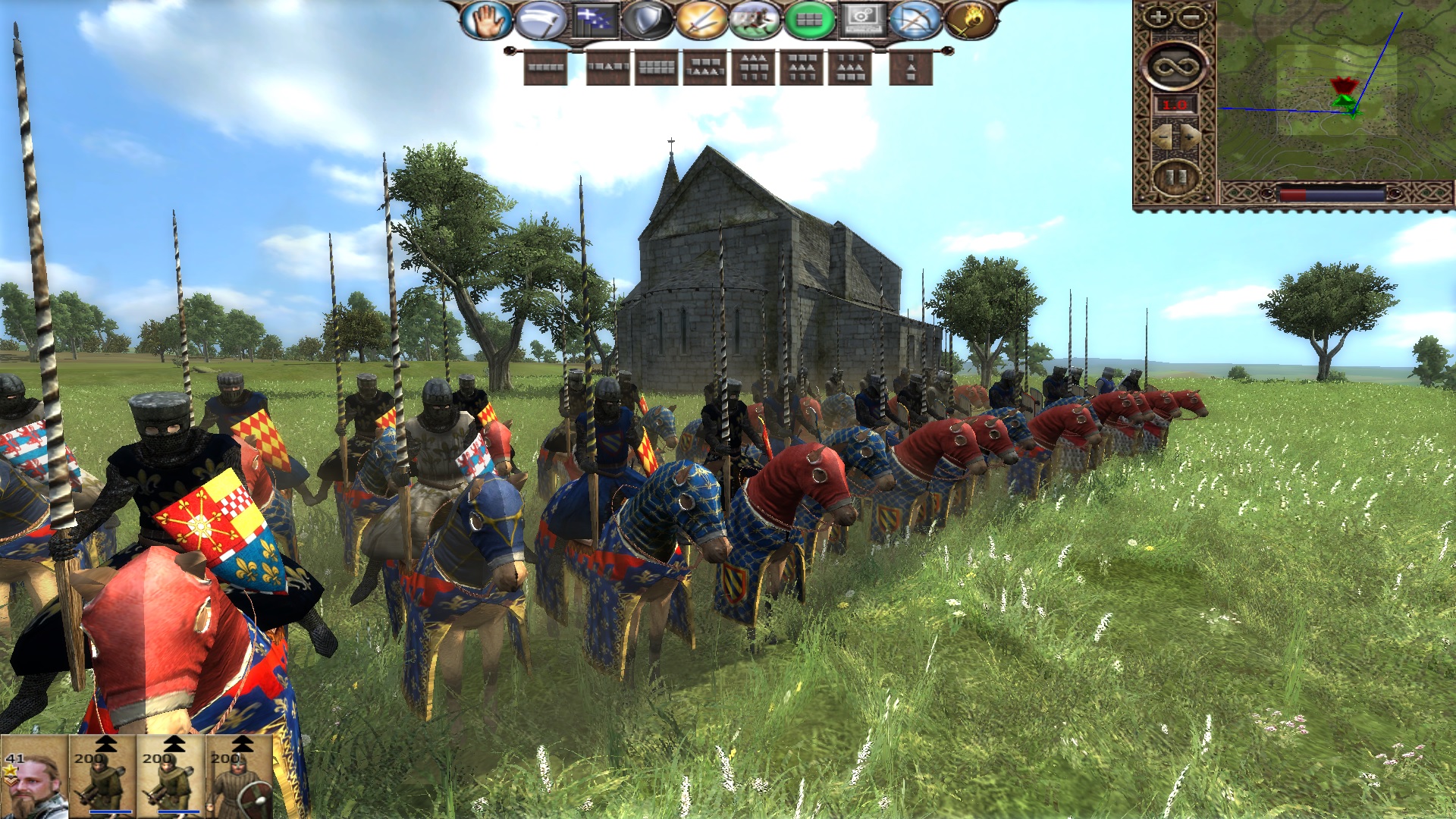
Task: Toggle run mode with the charging horseman icon
Action: [x=755, y=20]
